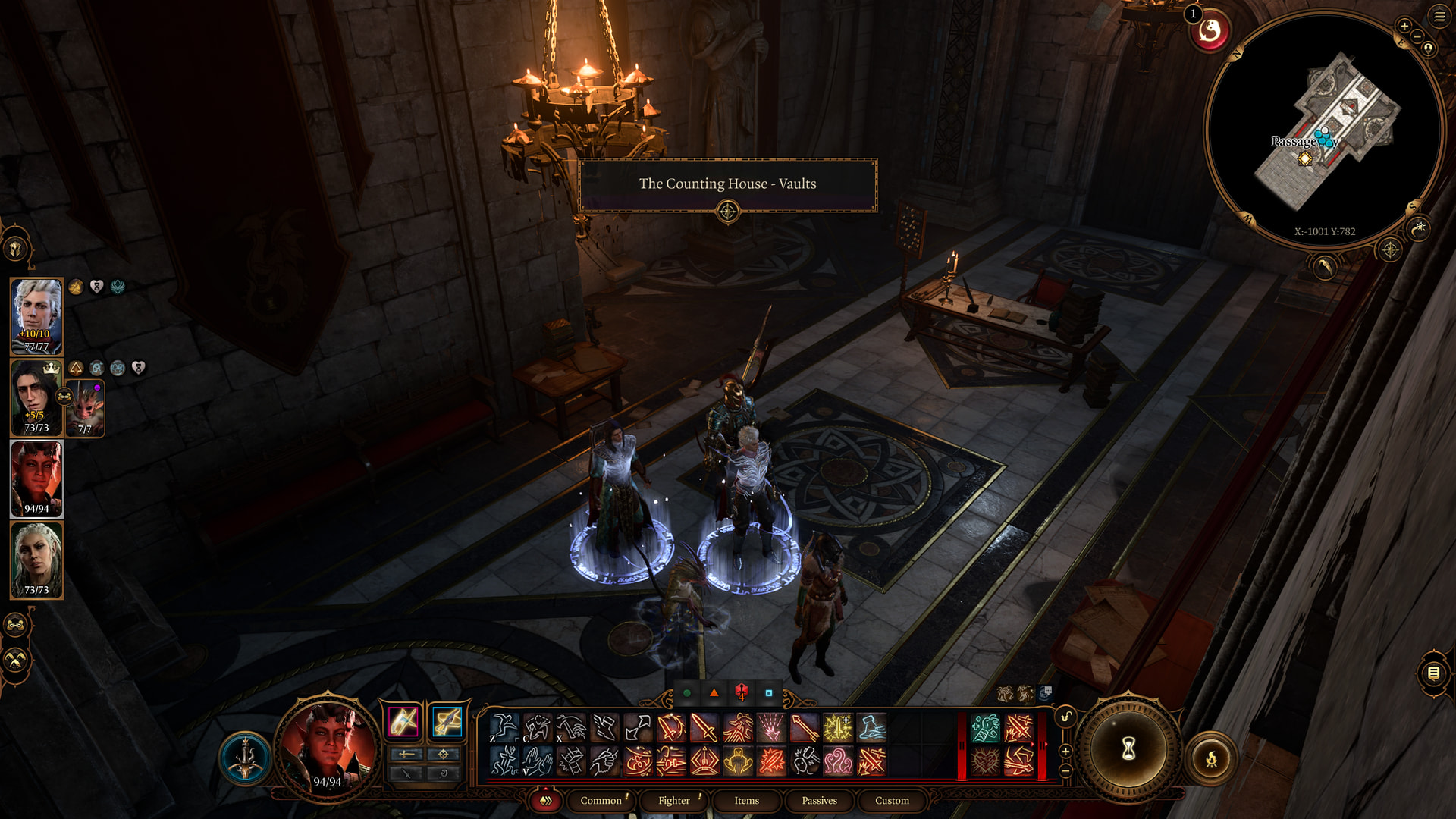Click the red notification orb with badge 1
The height and width of the screenshot is (819, 1456).
click(x=1209, y=32)
